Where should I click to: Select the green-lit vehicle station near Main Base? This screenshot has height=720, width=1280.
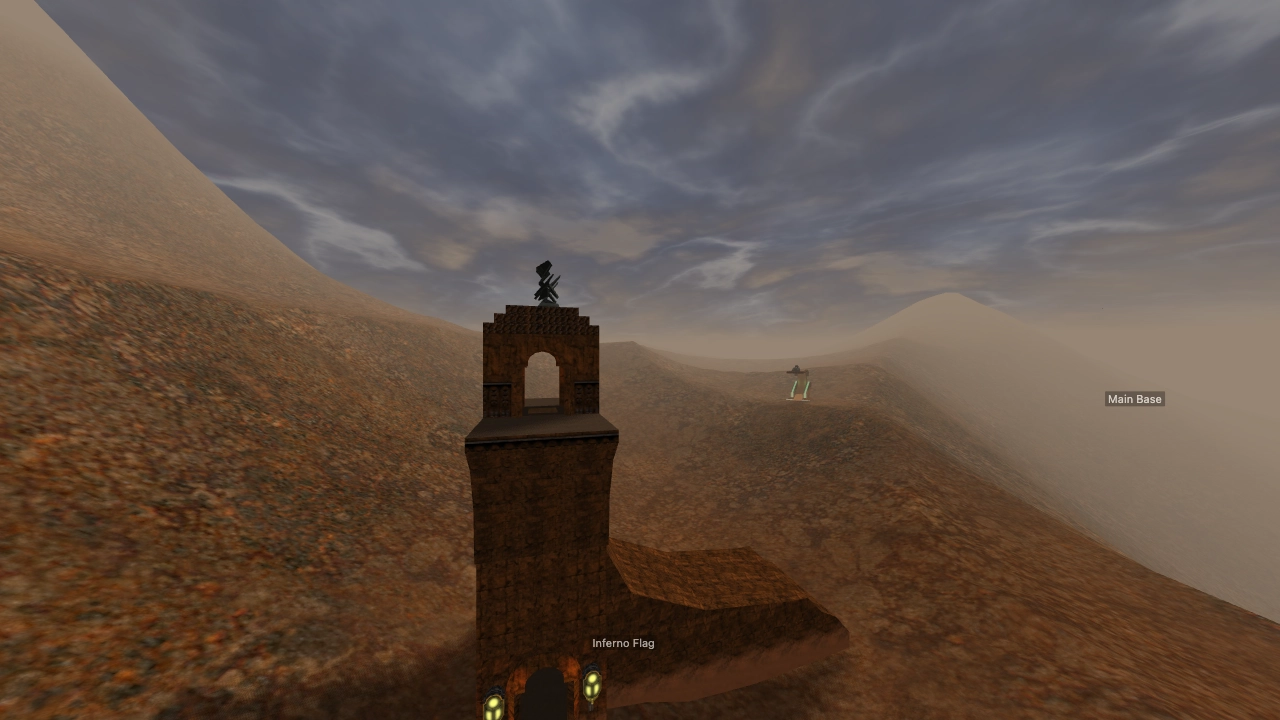coord(797,385)
